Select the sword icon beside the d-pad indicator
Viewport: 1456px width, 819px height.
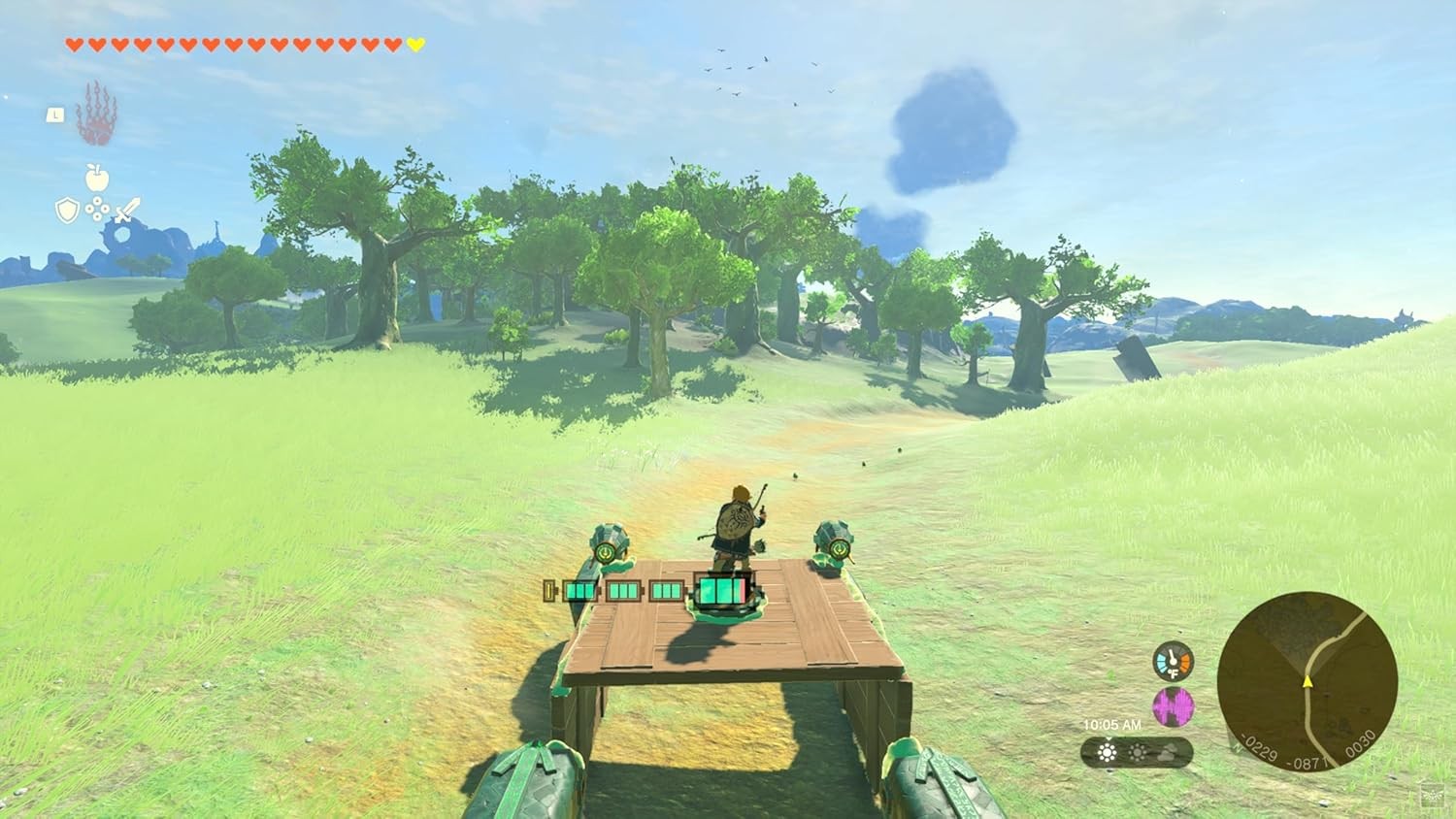[127, 208]
